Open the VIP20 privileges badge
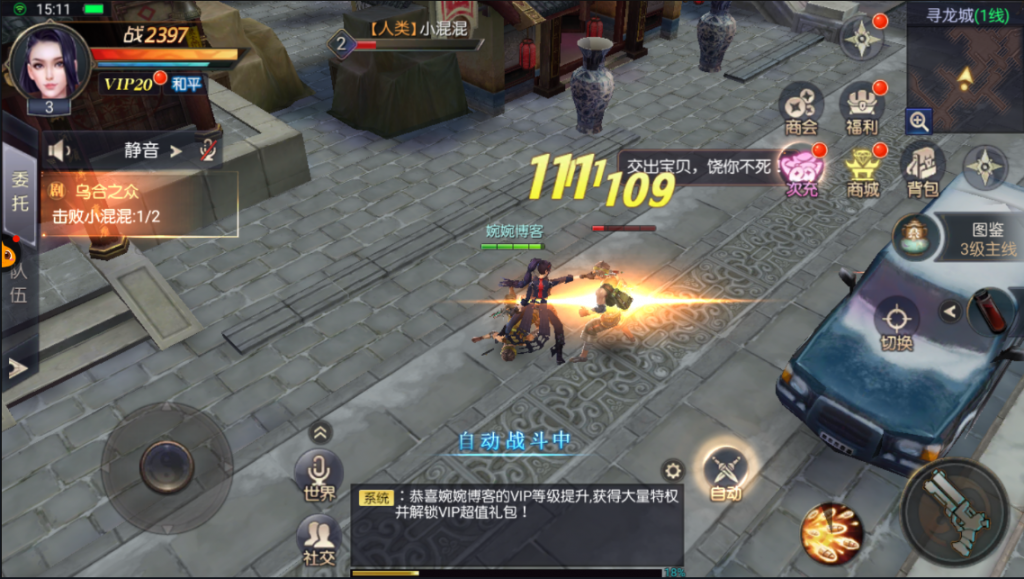Image resolution: width=1024 pixels, height=579 pixels. pos(129,84)
